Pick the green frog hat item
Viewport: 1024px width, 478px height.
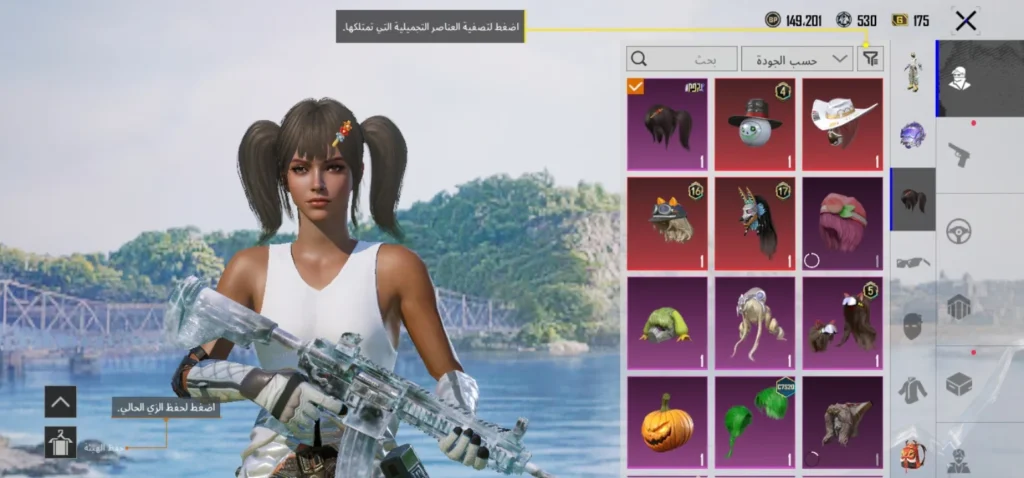pyautogui.click(x=667, y=322)
